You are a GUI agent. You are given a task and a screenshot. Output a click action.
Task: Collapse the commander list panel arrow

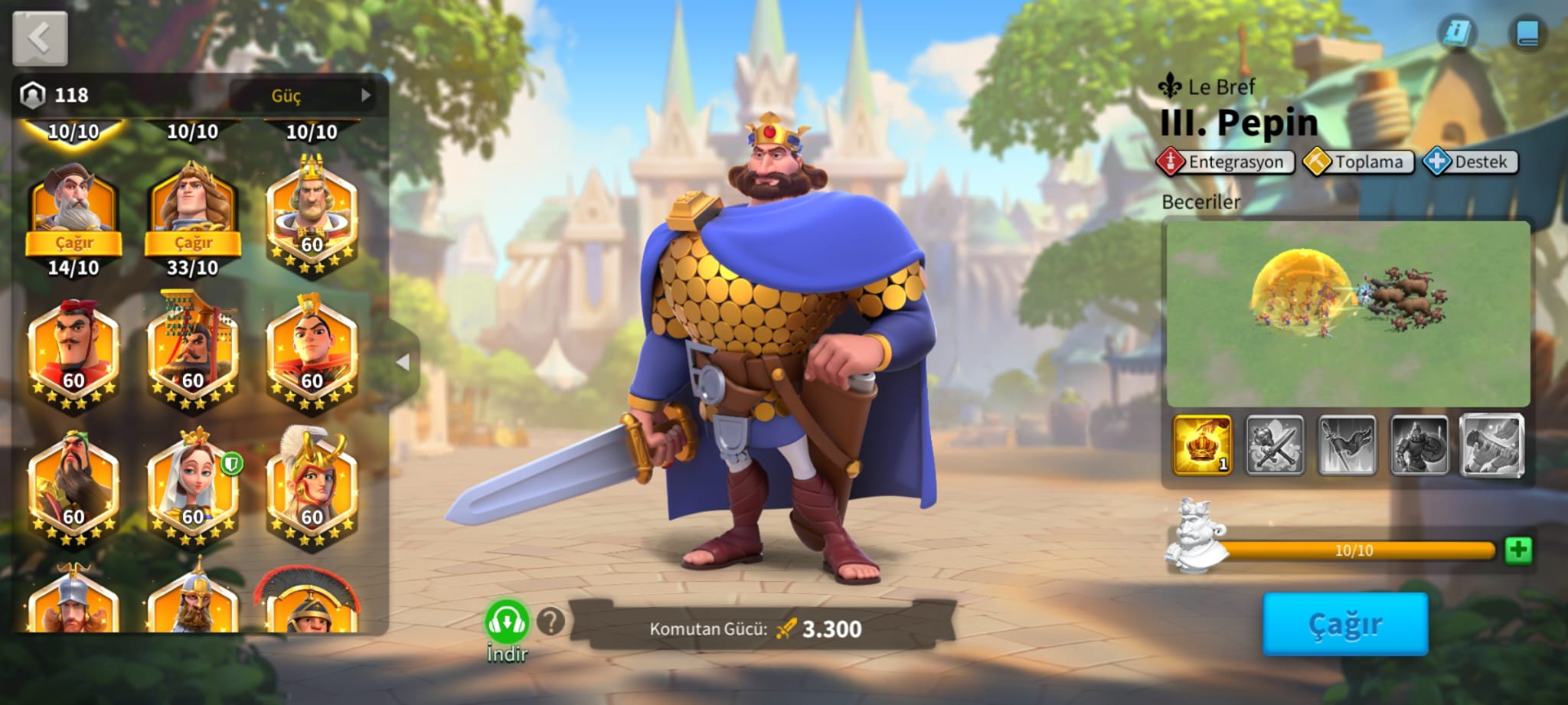[403, 362]
